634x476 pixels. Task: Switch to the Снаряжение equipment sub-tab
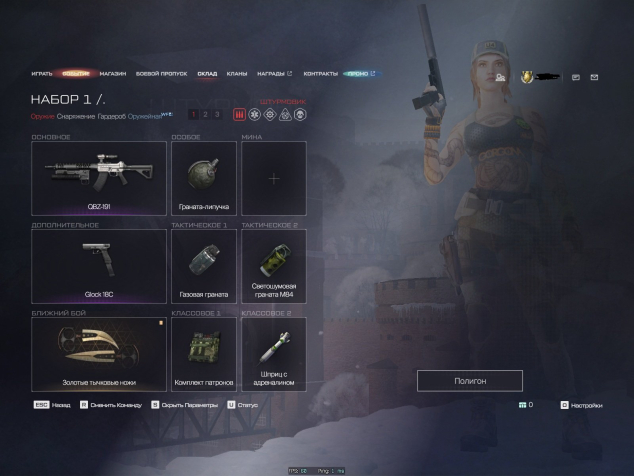pyautogui.click(x=76, y=117)
